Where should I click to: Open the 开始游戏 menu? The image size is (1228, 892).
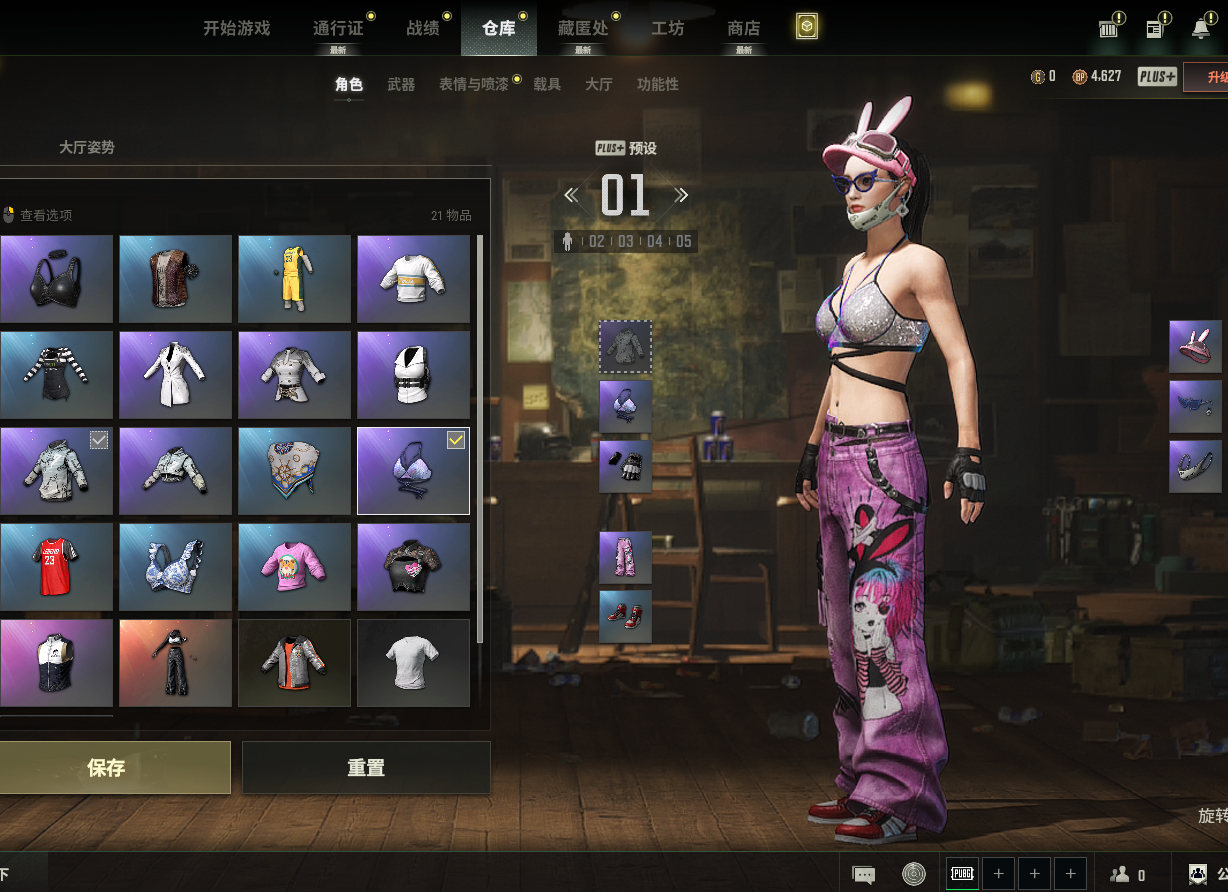coord(236,28)
